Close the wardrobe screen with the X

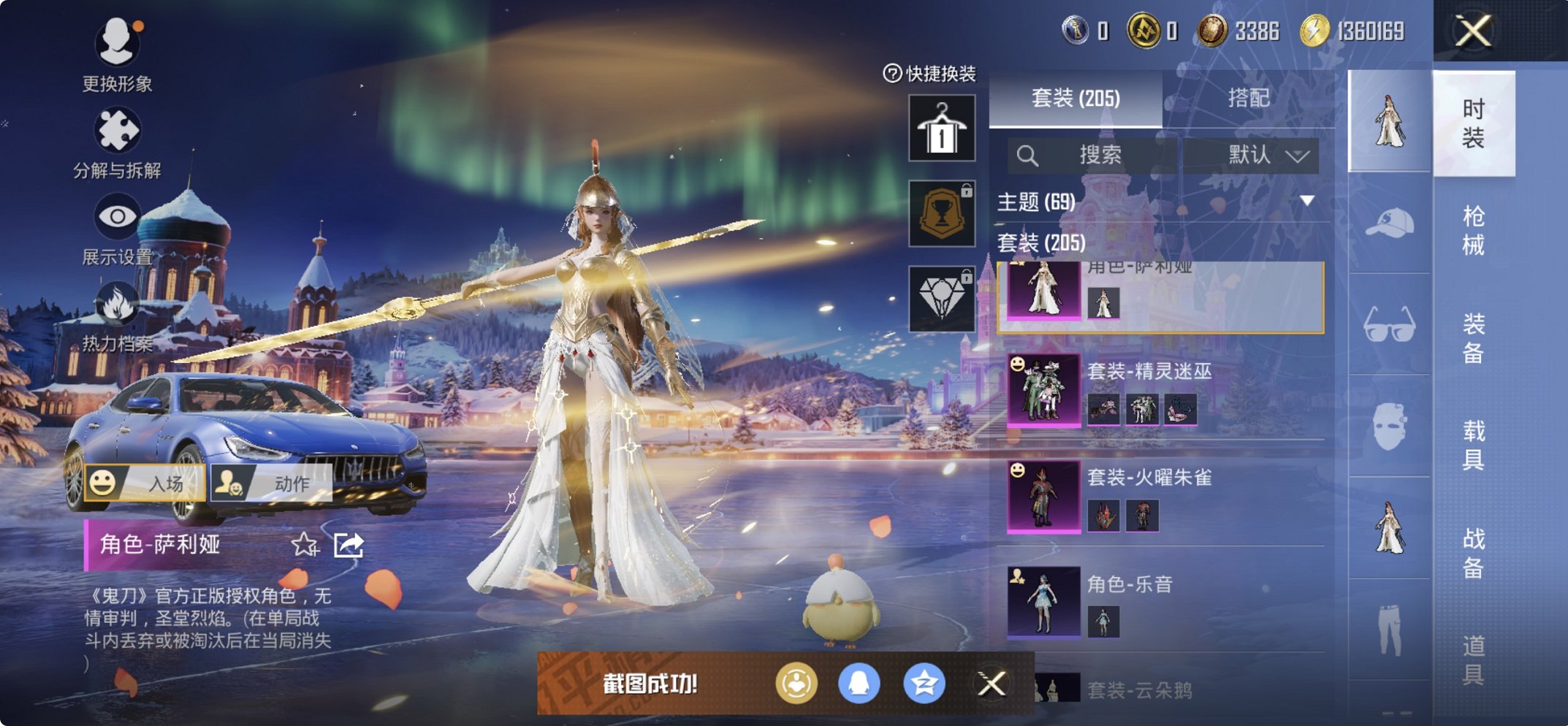[1473, 31]
